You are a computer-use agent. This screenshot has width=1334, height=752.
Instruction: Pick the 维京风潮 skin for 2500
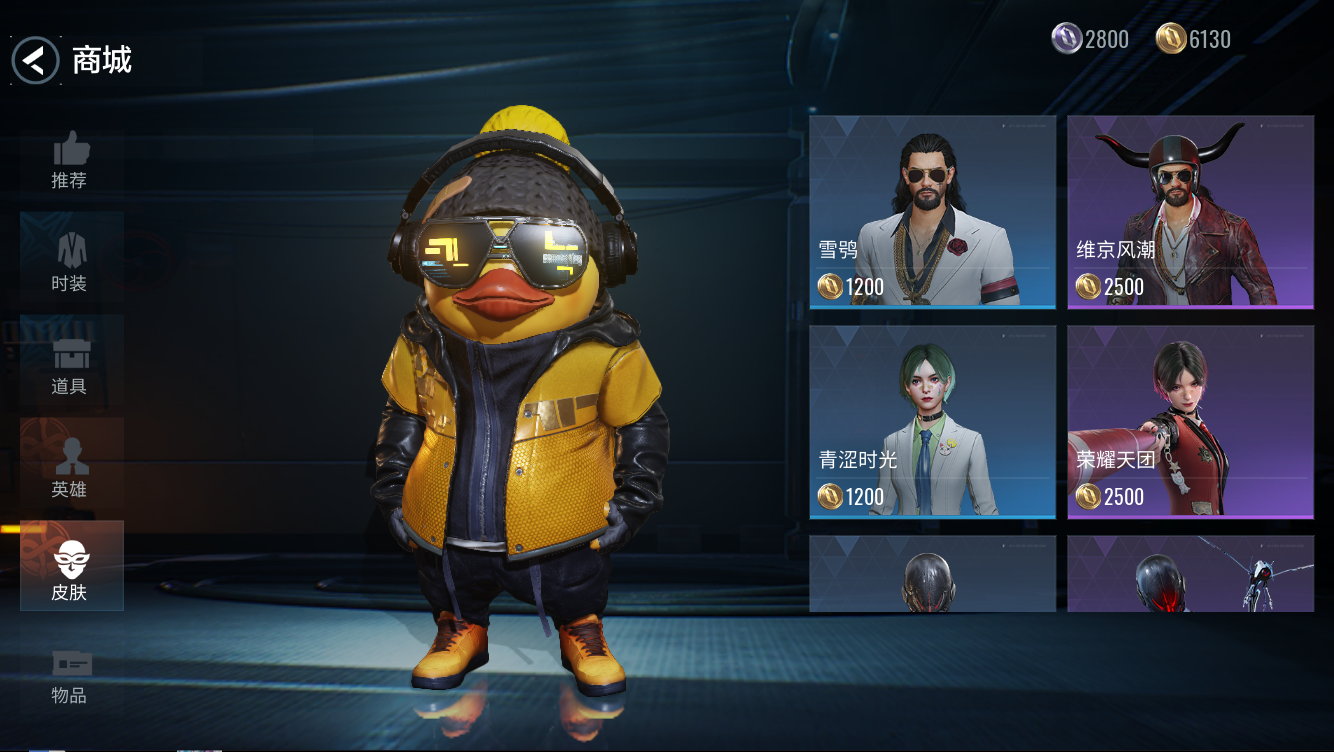tap(1190, 212)
